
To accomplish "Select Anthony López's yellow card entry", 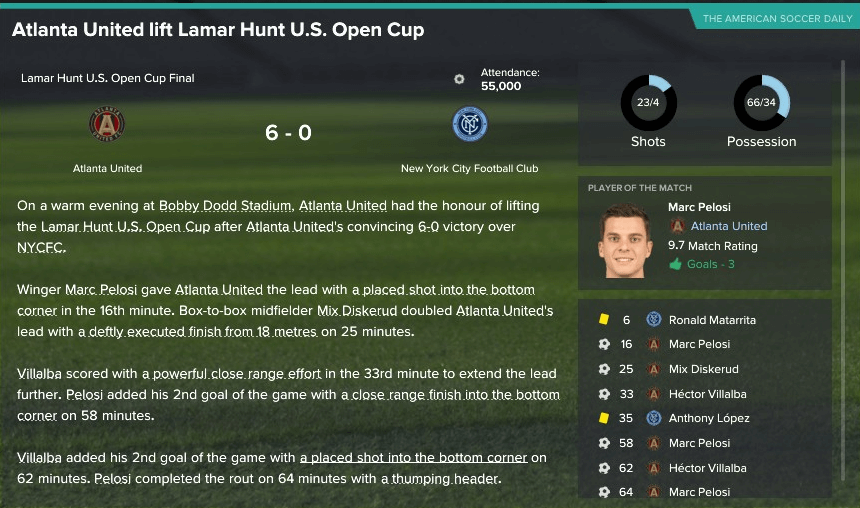I will [708, 418].
